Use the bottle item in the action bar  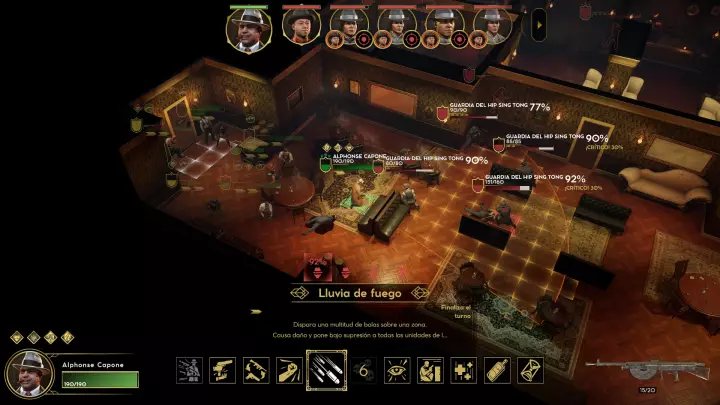point(497,370)
